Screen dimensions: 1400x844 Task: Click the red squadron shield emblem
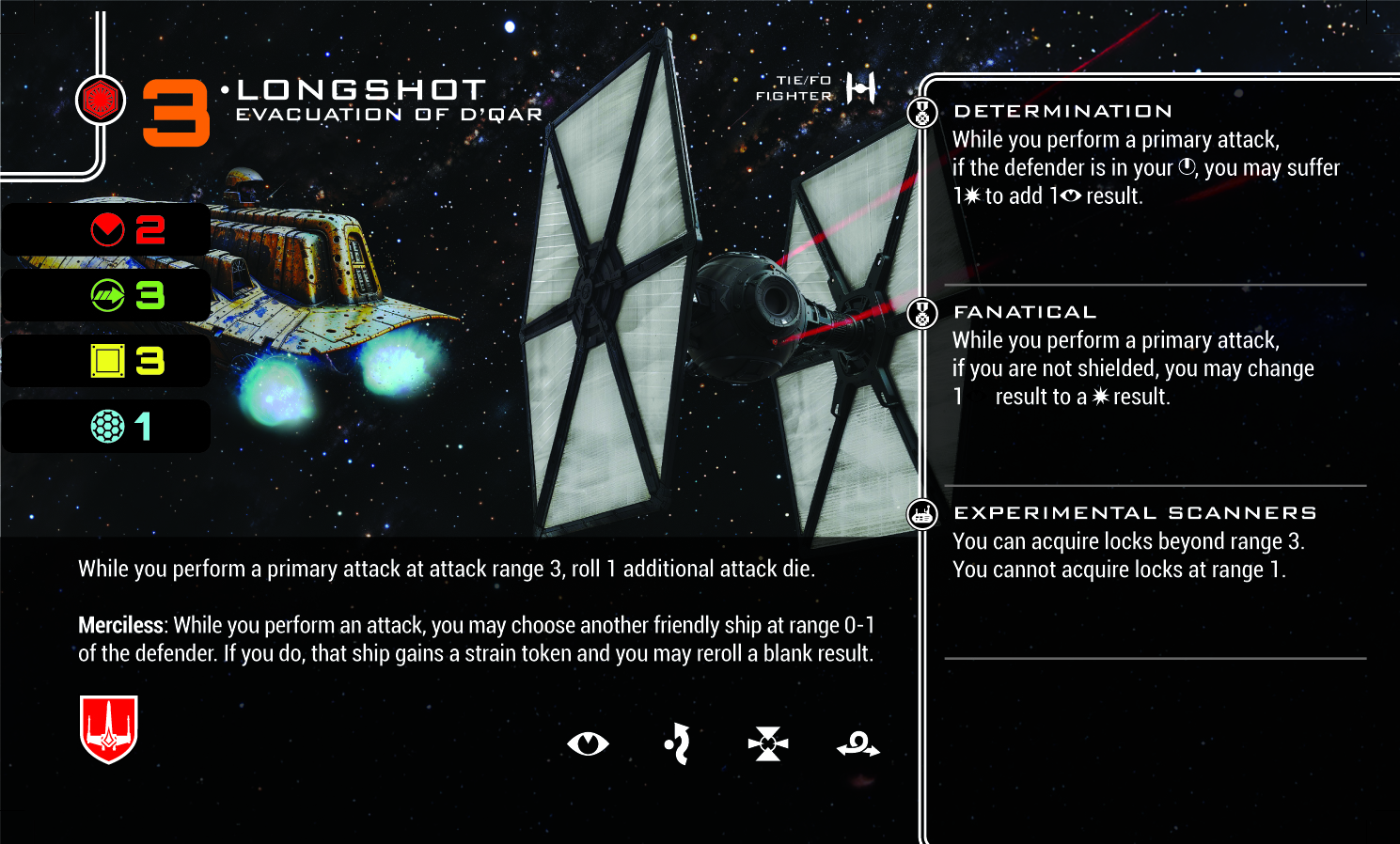click(x=109, y=728)
